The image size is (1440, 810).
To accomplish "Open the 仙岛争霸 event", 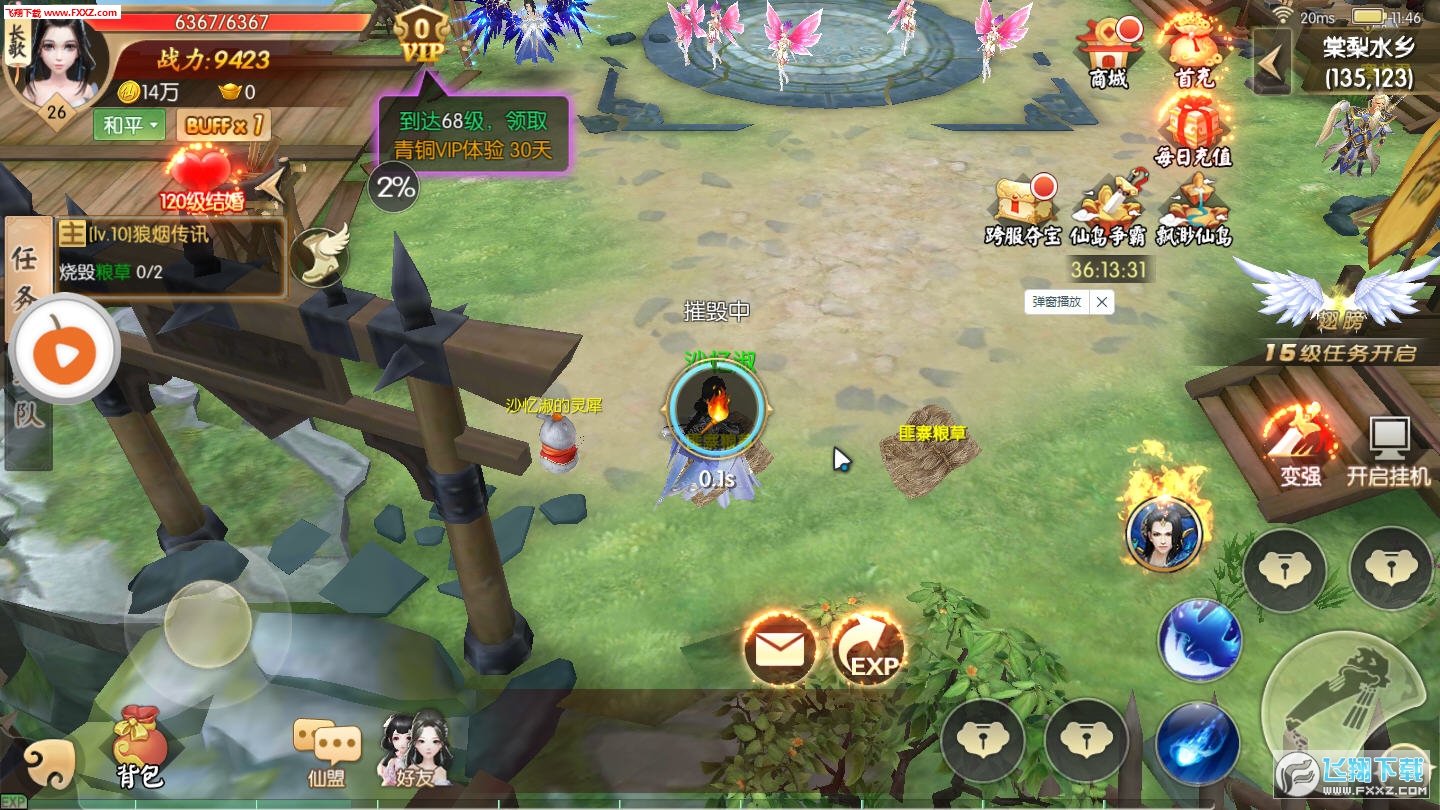I will tap(1107, 208).
